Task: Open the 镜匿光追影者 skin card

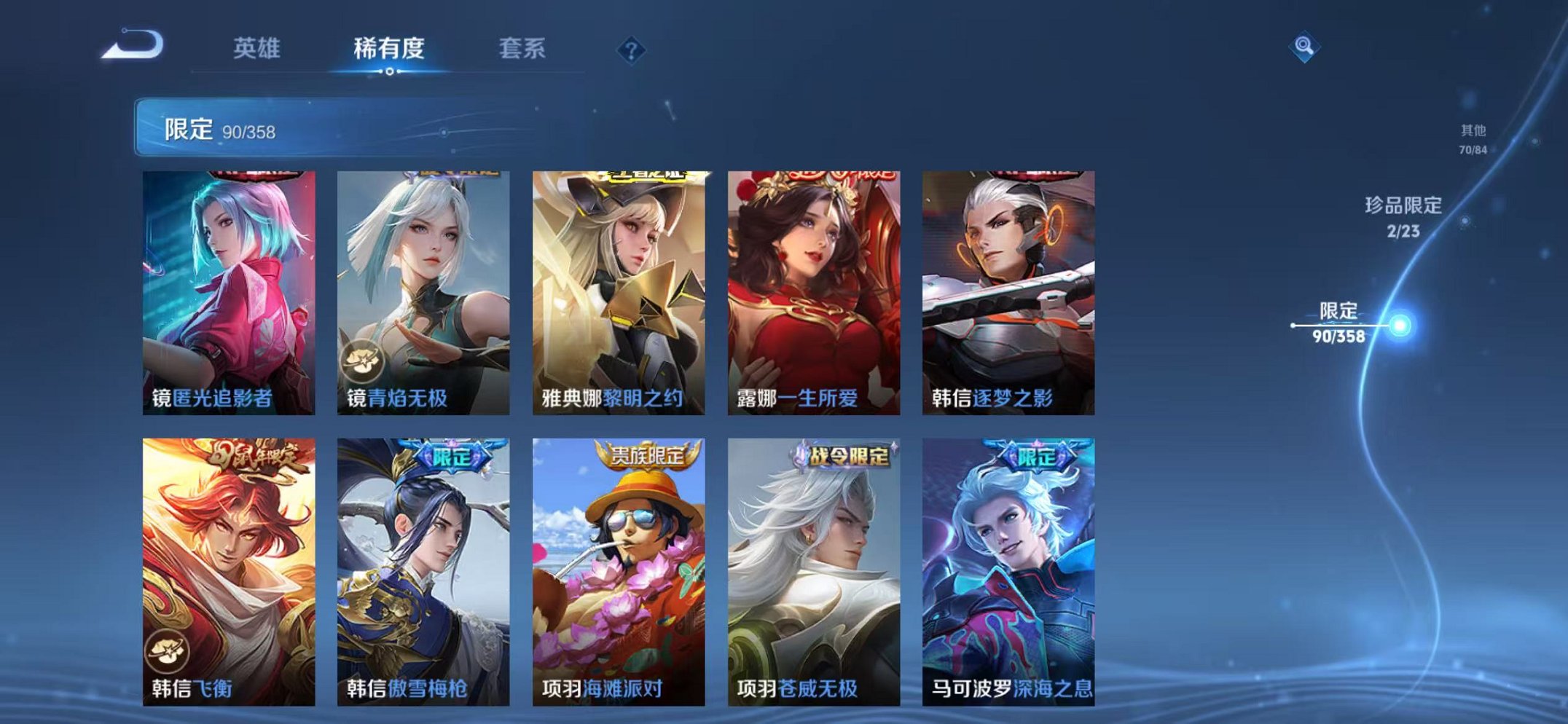Action: click(x=228, y=284)
